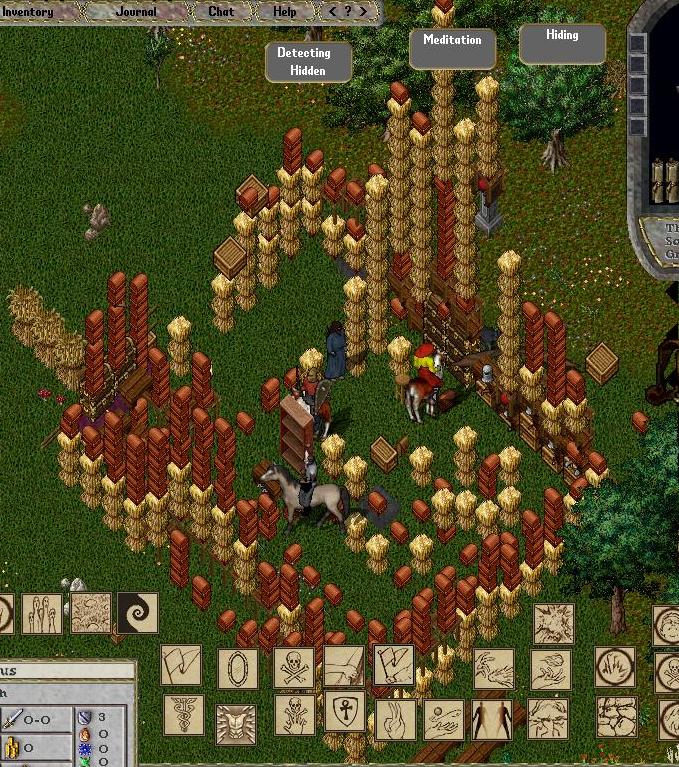The width and height of the screenshot is (679, 767).
Task: Use the Detecting Hidden skill button
Action: point(308,61)
